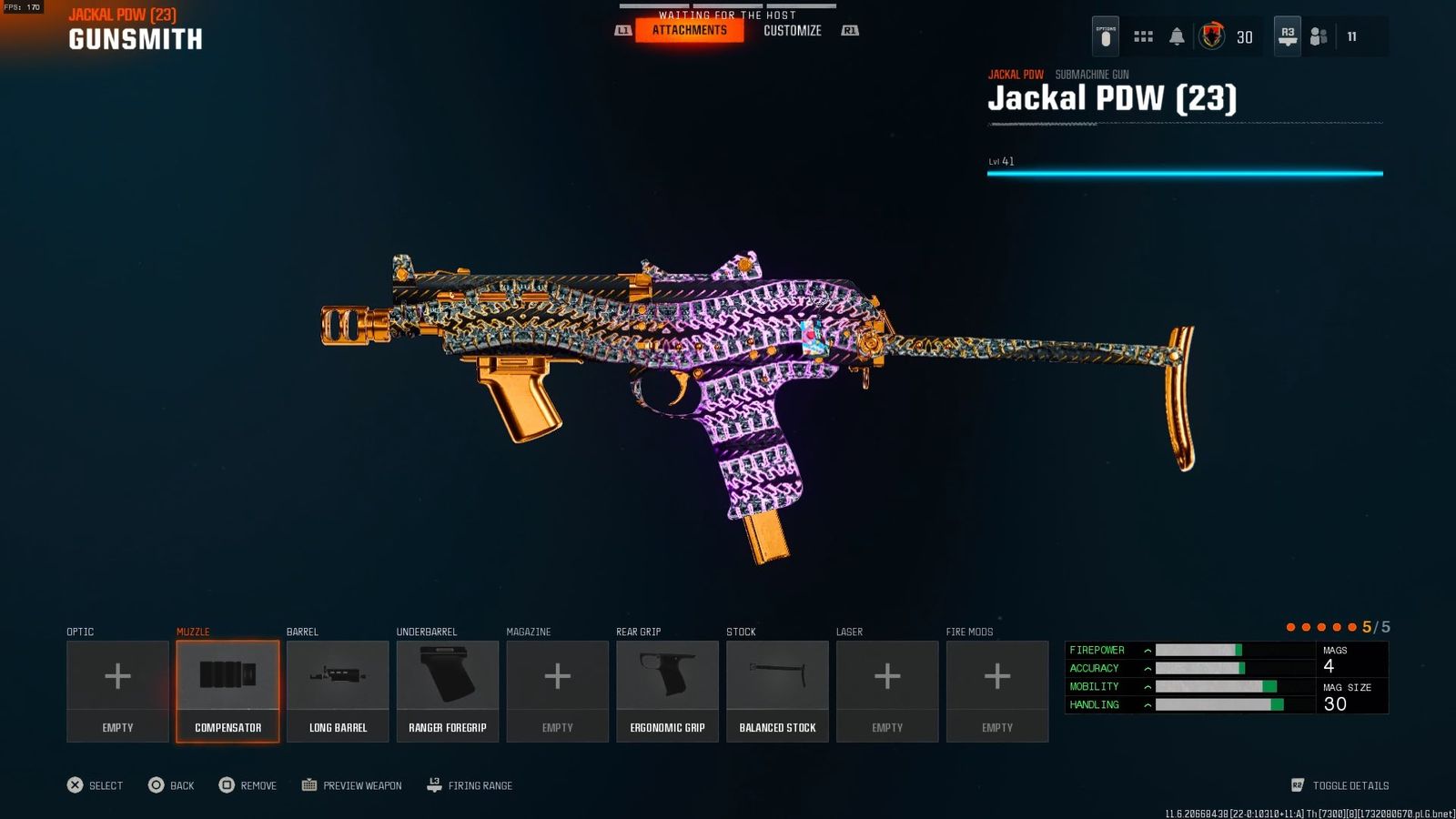Click the player emblem icon

pyautogui.click(x=1211, y=36)
